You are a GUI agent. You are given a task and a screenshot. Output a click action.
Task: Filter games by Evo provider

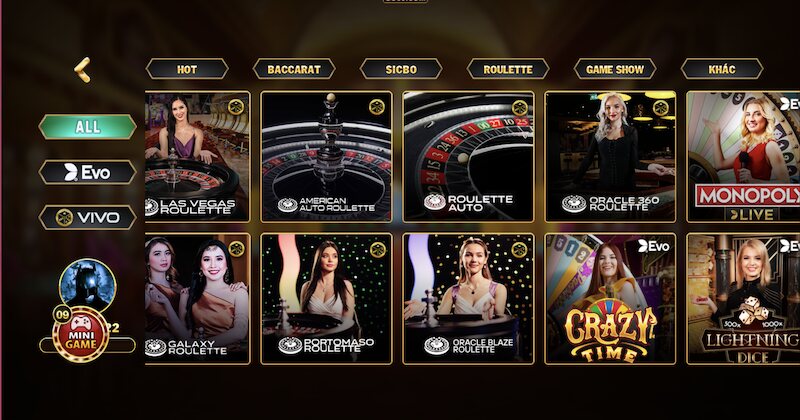pos(87,172)
